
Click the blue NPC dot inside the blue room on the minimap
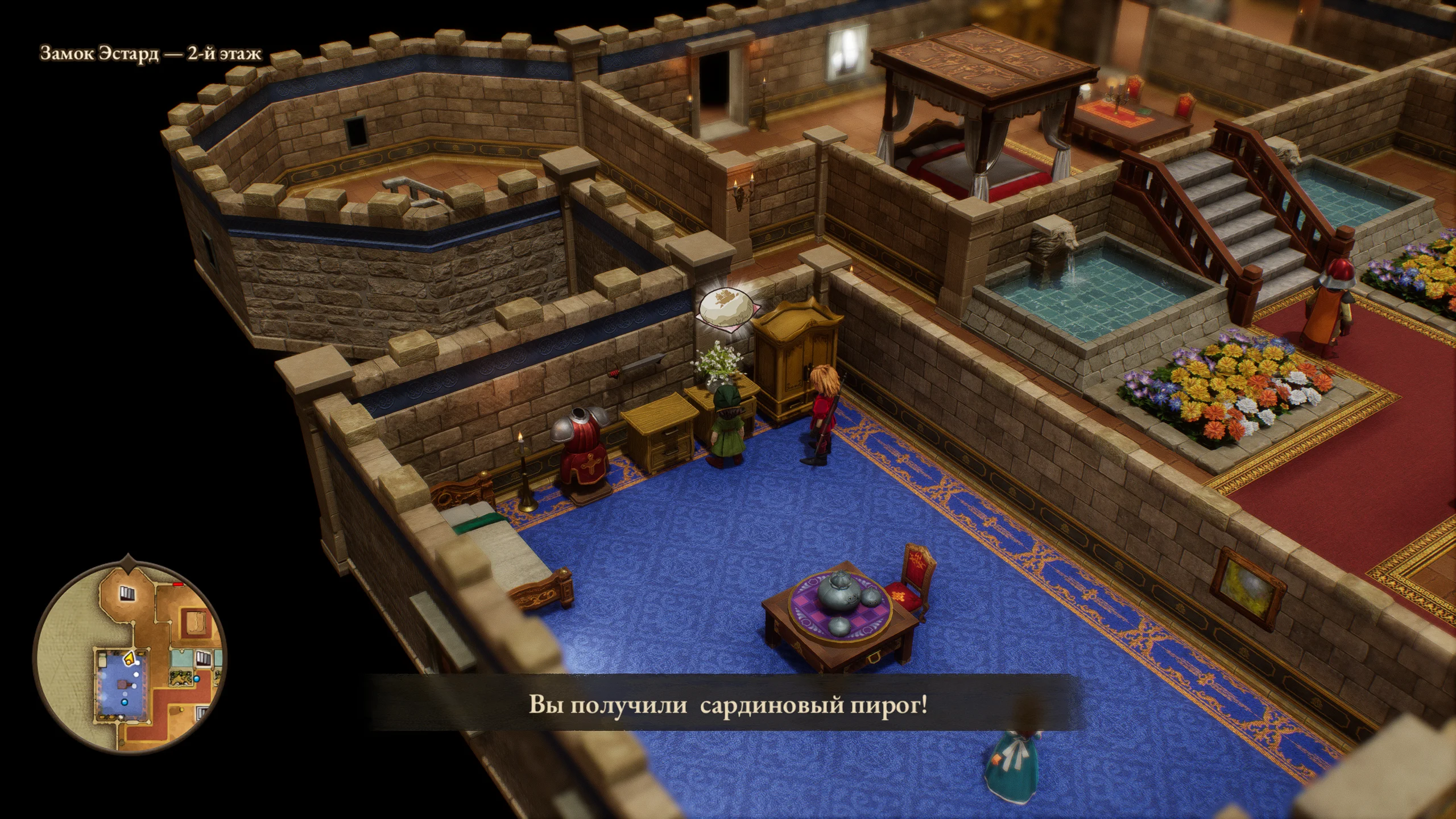tap(124, 702)
